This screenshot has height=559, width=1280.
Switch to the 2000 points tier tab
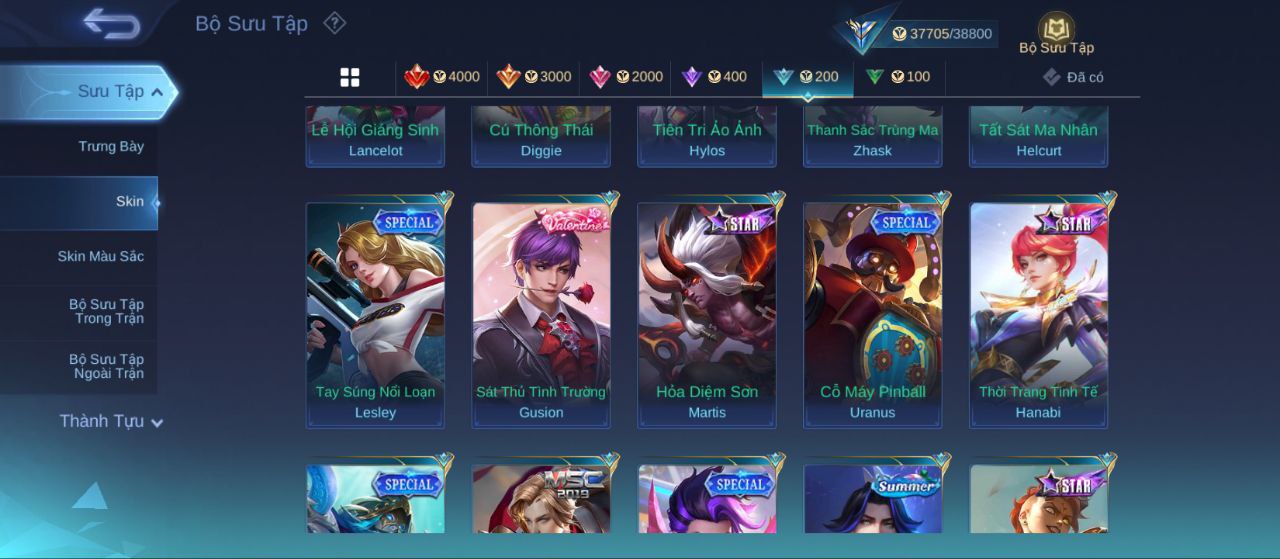pos(626,77)
